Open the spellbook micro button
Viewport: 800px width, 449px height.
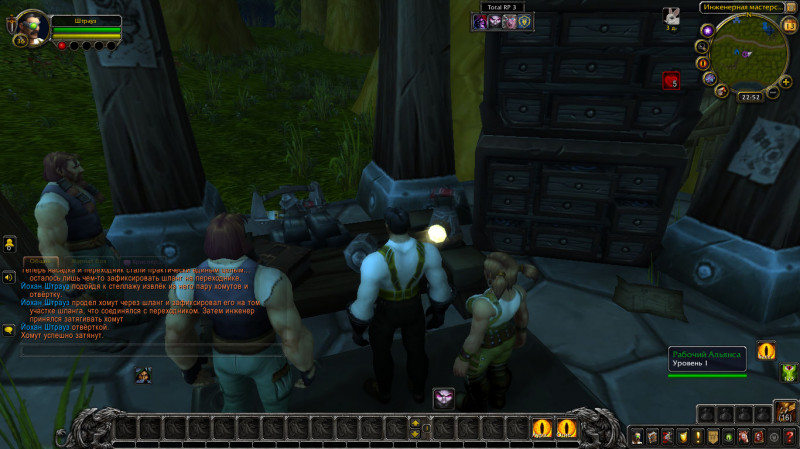click(x=651, y=437)
